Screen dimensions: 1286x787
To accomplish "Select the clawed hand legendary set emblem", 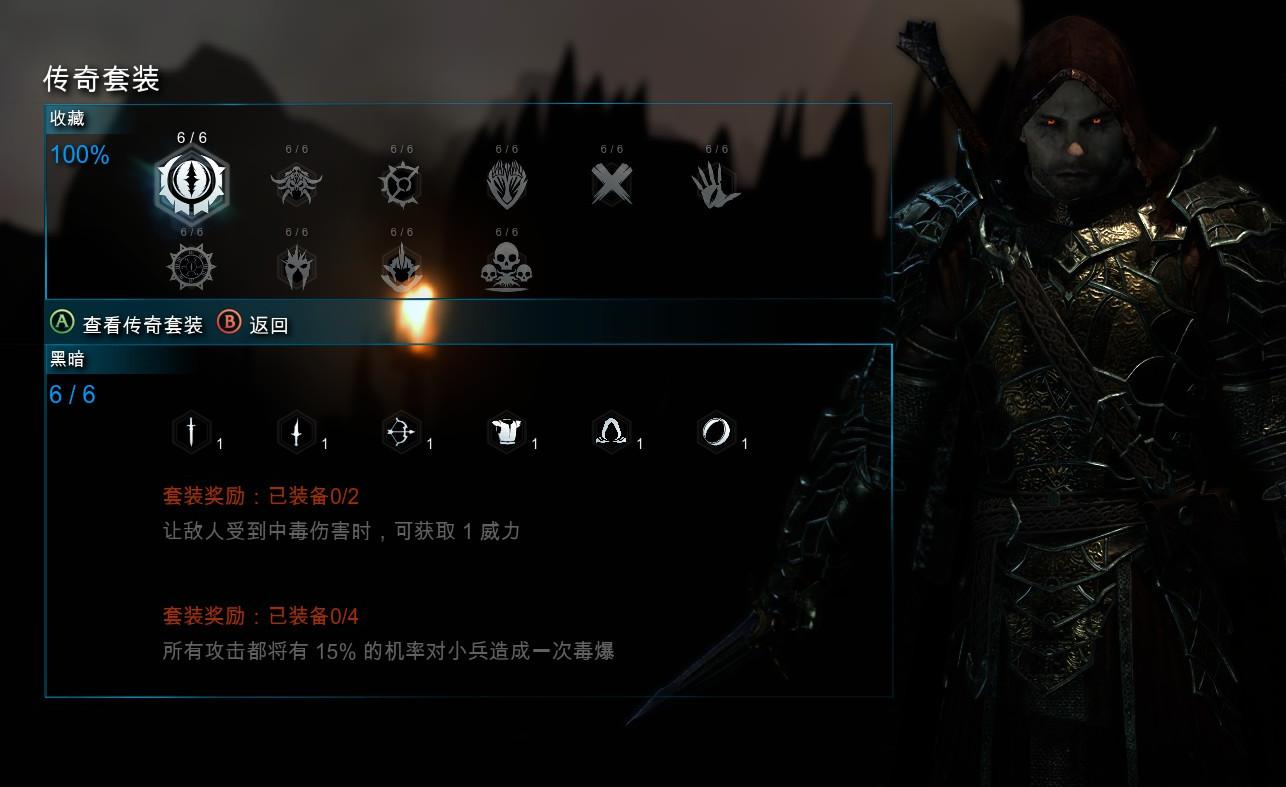I will (x=716, y=183).
